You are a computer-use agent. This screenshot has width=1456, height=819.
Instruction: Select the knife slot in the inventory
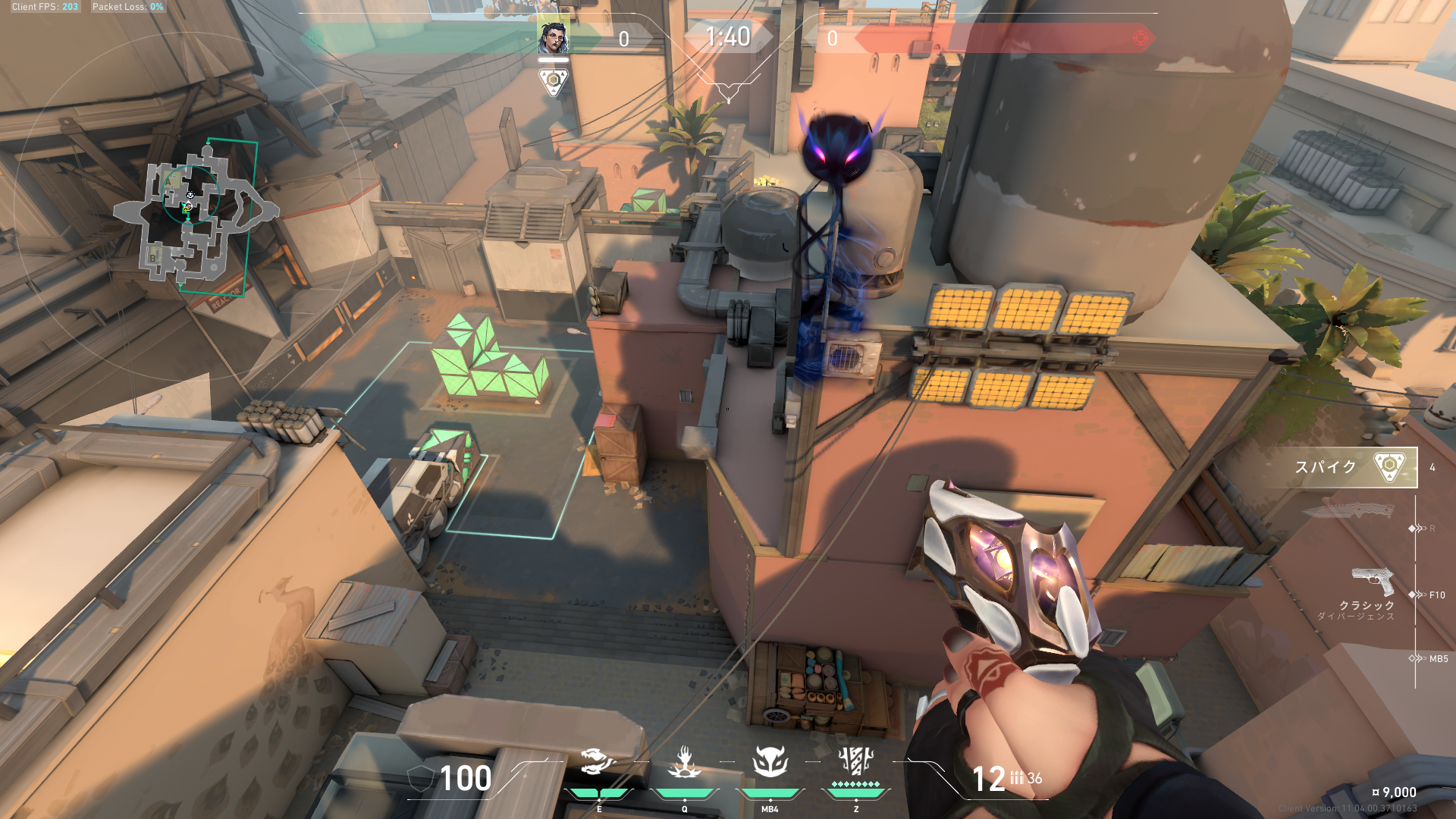pos(1348,510)
